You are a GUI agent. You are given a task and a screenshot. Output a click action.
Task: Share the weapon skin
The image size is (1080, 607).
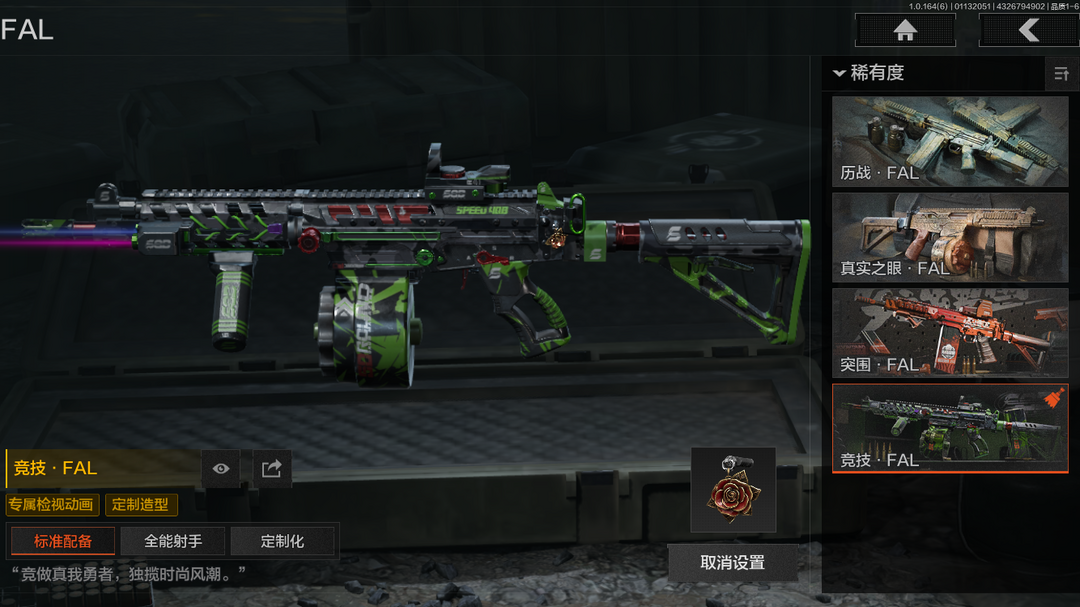[x=271, y=468]
